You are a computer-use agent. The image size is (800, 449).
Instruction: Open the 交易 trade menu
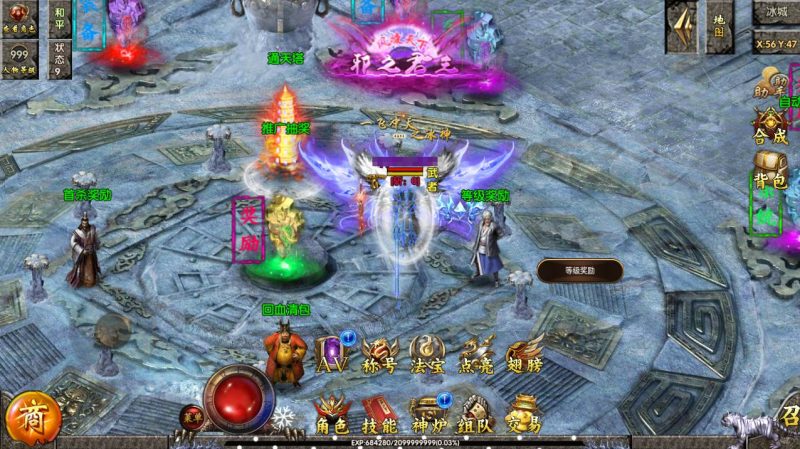click(x=523, y=414)
